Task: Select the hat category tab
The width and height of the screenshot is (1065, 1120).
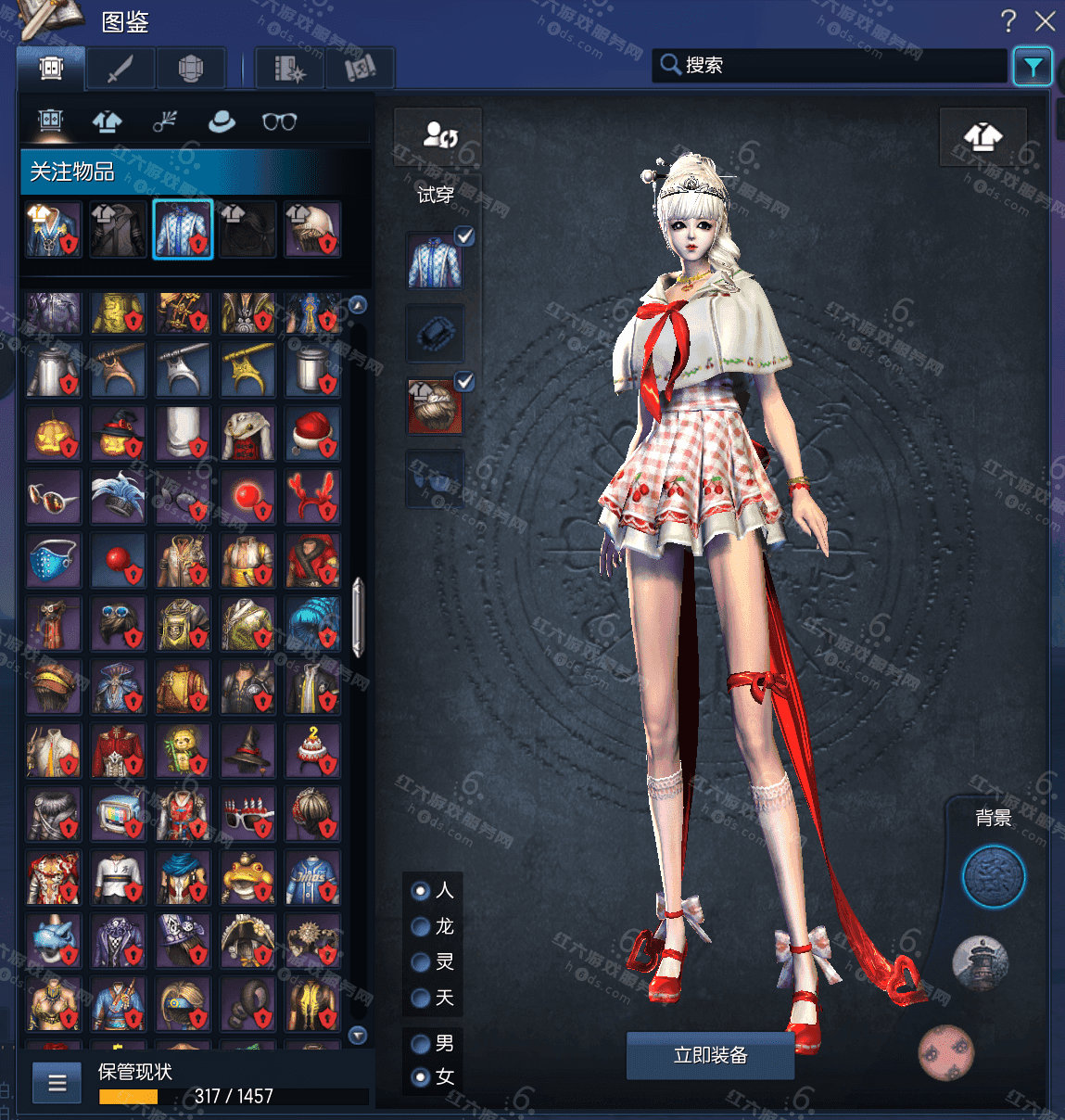Action: (222, 121)
